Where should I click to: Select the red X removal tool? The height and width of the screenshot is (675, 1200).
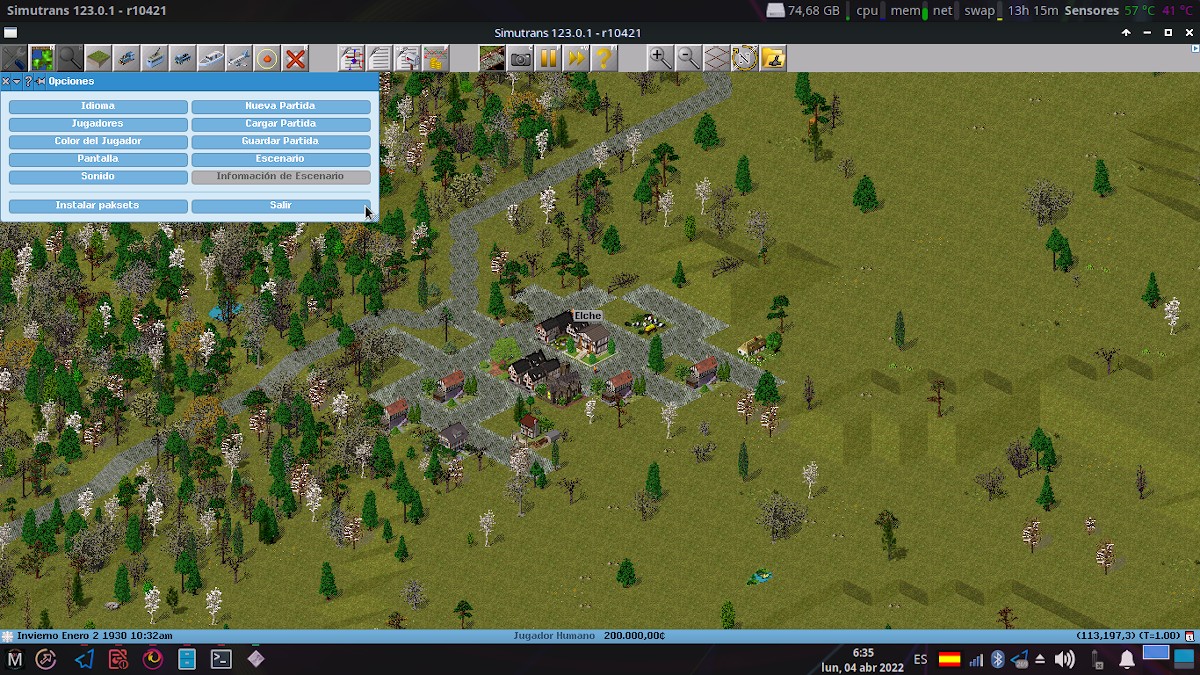[295, 58]
